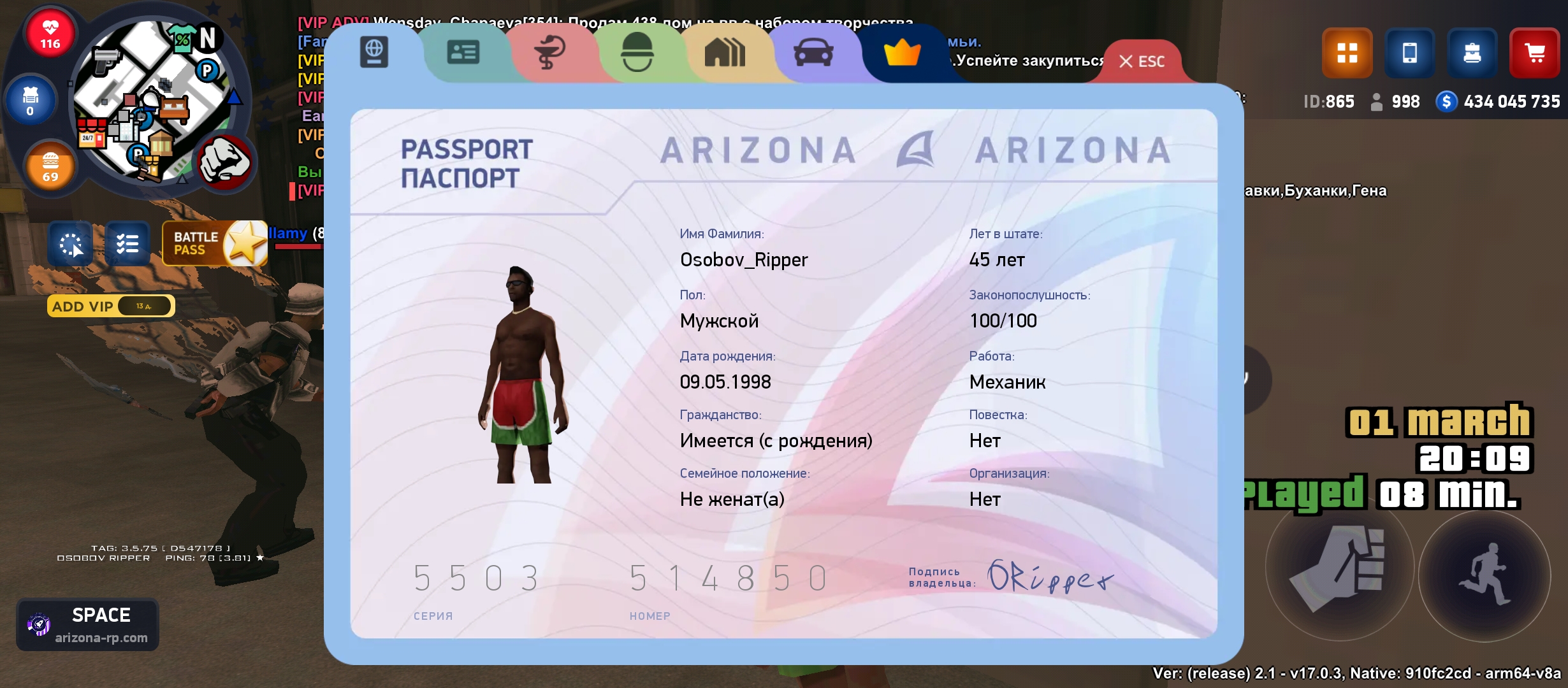
Task: Open the medical card tab
Action: tap(549, 52)
